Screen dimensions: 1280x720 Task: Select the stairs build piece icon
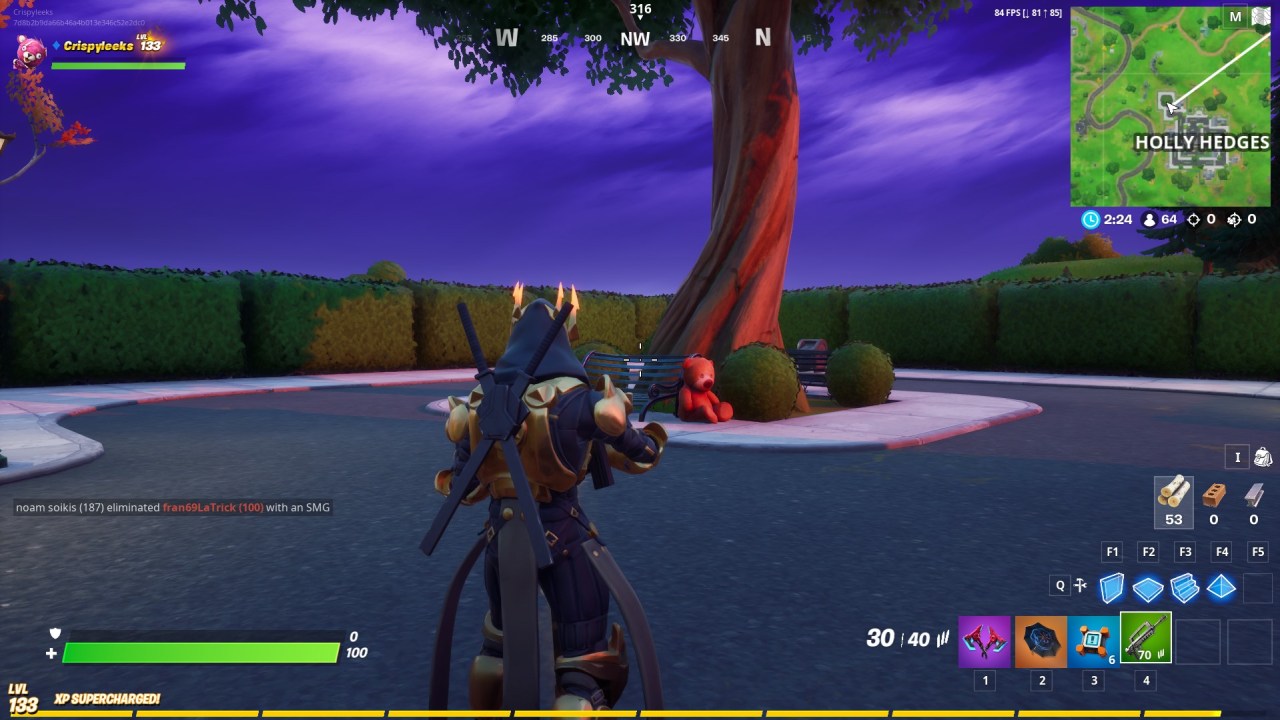tap(1184, 588)
